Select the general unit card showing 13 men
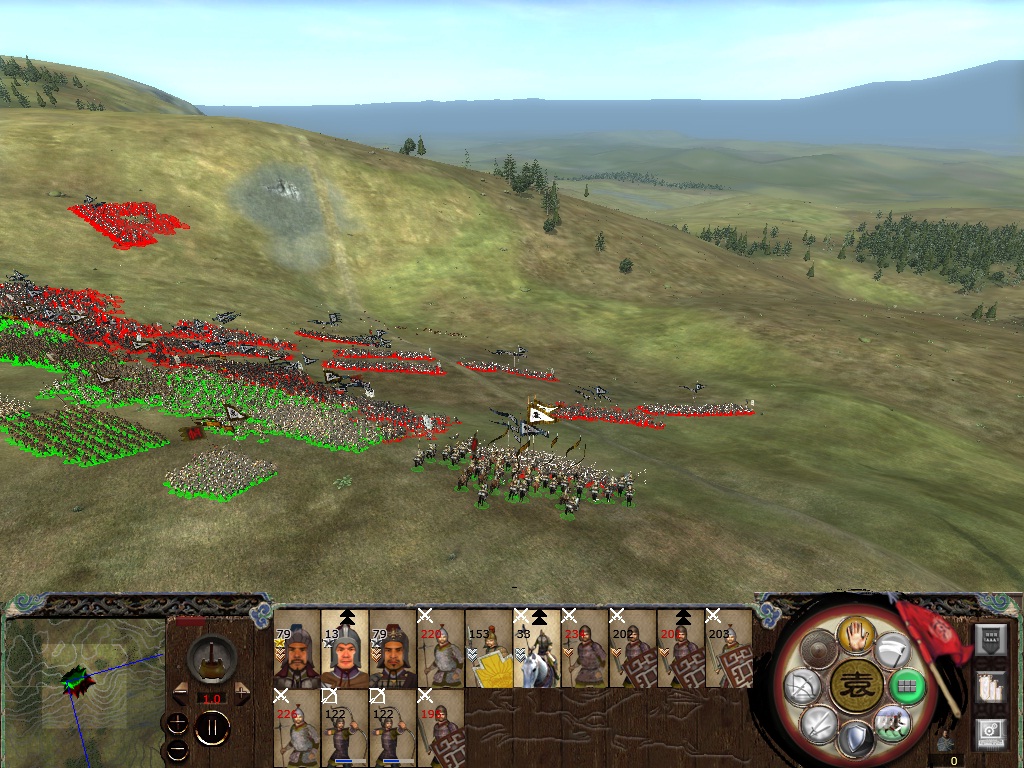The height and width of the screenshot is (768, 1024). [345, 650]
